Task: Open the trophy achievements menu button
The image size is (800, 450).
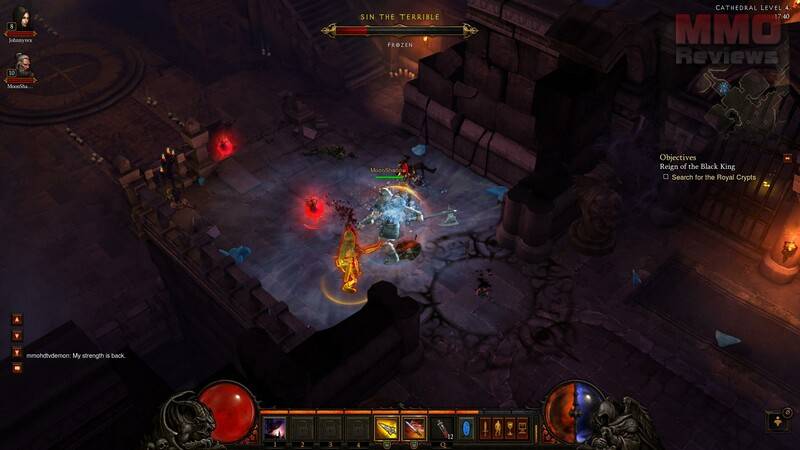Action: point(510,427)
